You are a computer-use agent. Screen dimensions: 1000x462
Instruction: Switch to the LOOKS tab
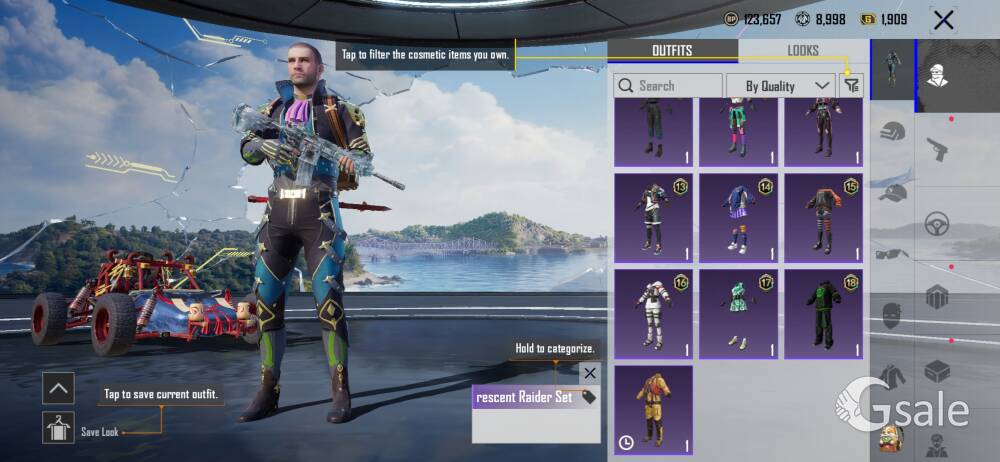802,51
